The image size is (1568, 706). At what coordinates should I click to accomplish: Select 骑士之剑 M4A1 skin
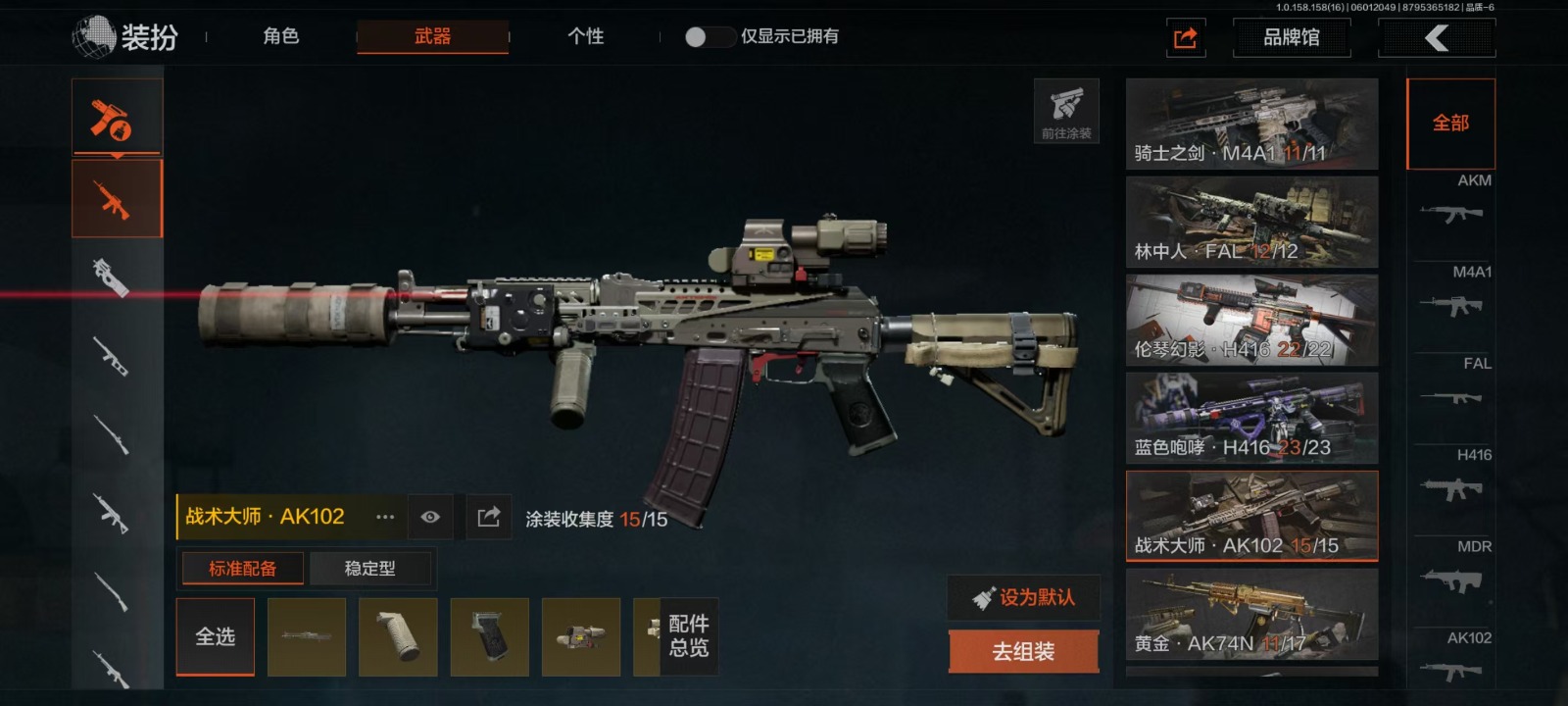pos(1251,125)
